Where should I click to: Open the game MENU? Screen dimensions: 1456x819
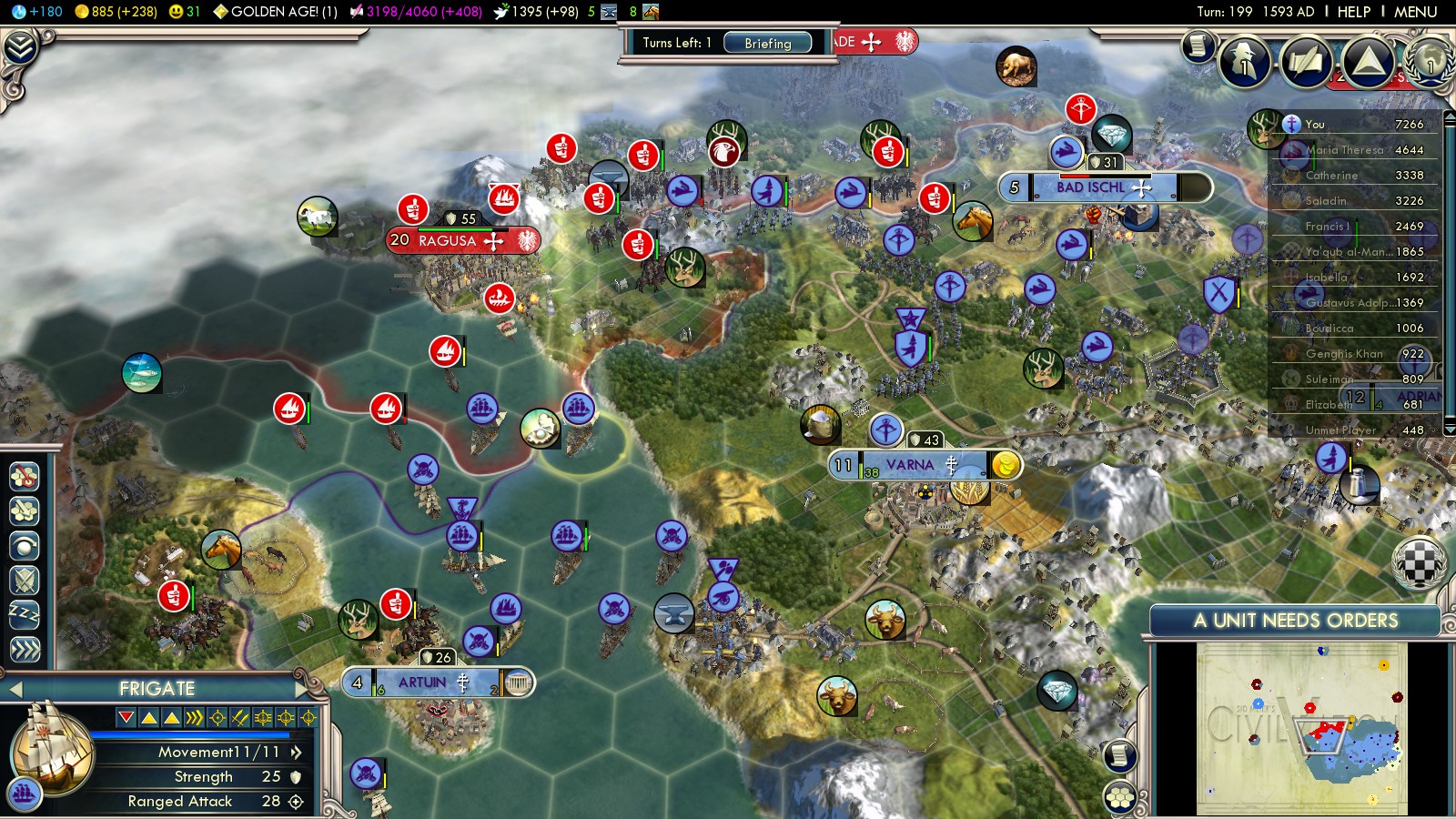point(1415,12)
